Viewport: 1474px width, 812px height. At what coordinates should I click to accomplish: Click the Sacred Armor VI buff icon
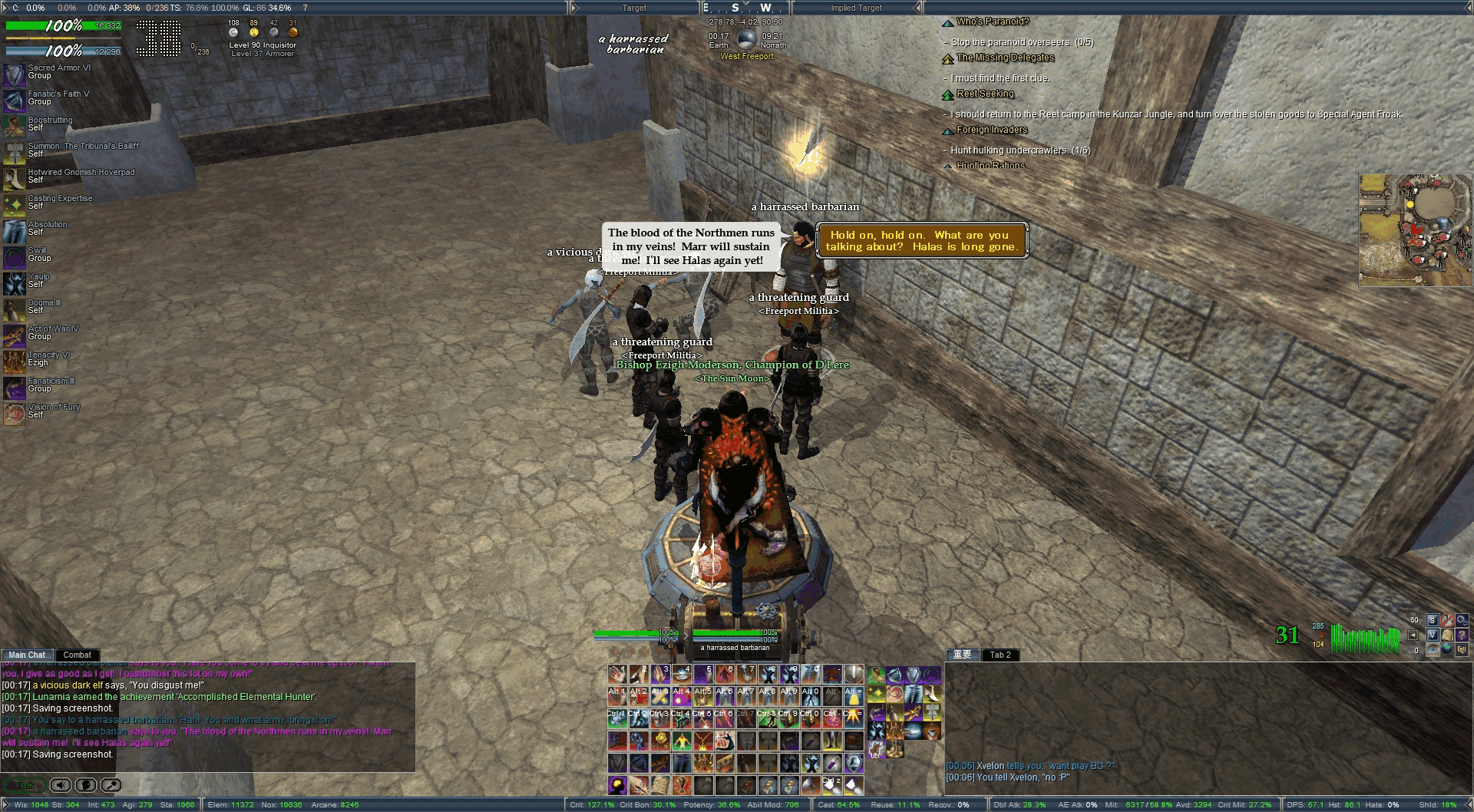[14, 74]
